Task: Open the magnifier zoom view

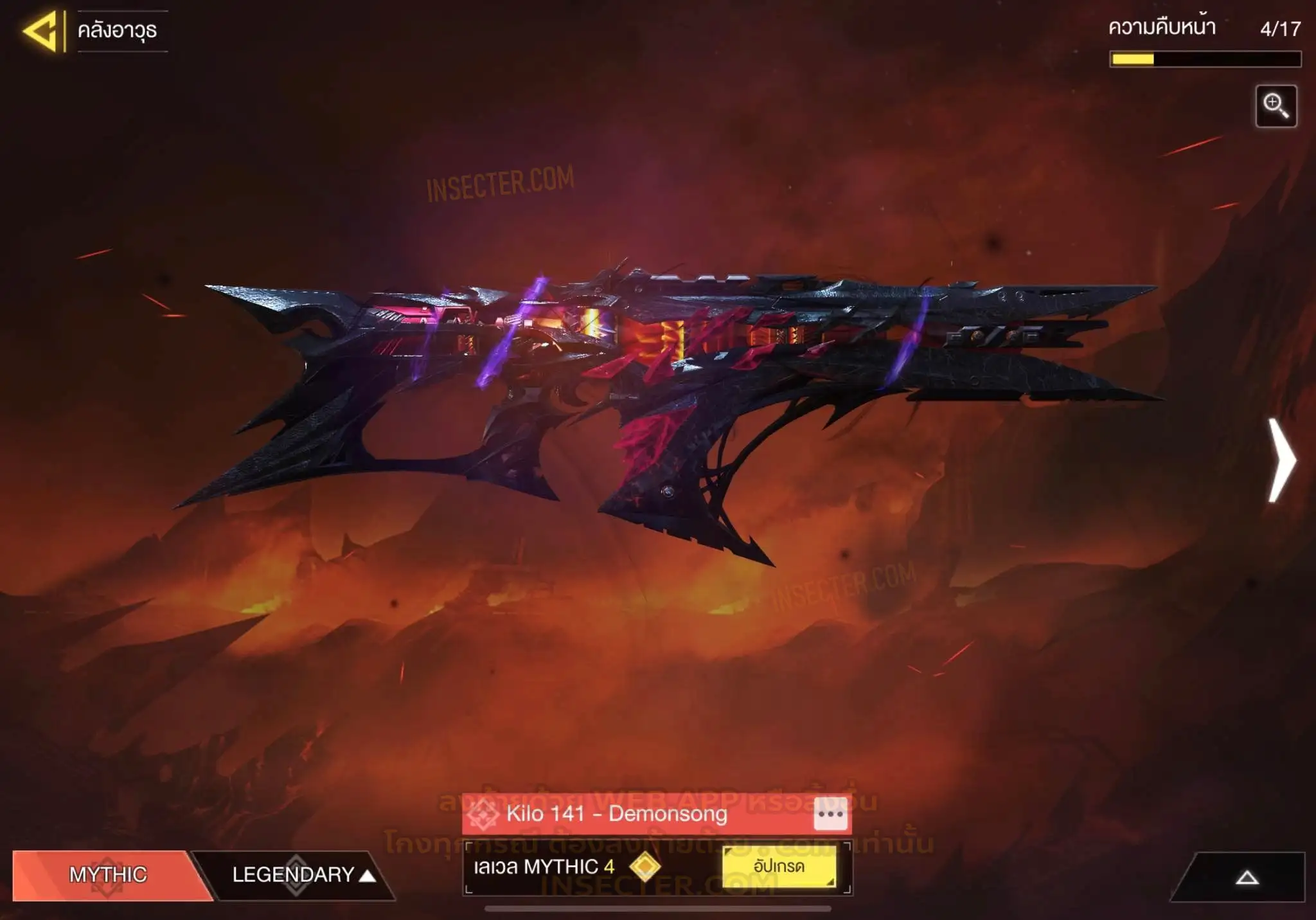Action: tap(1276, 106)
